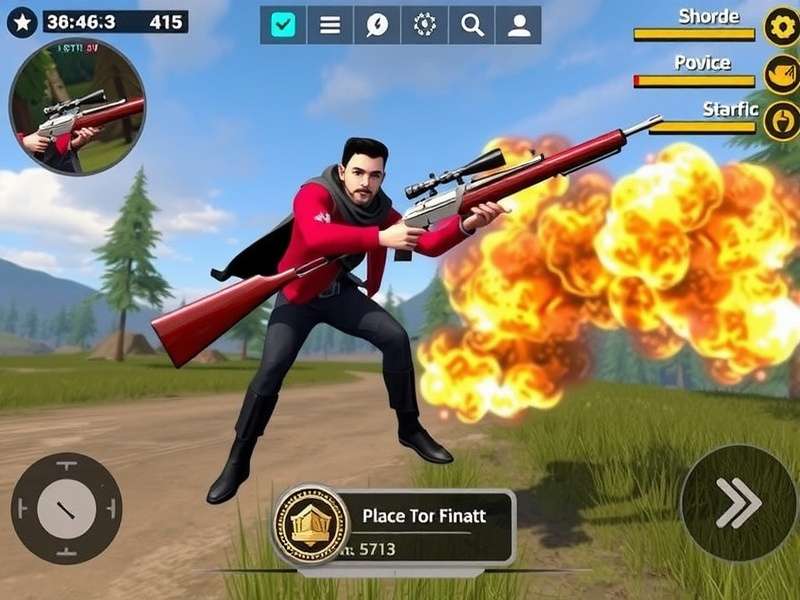Click the gold badge emblem icon

[311, 525]
